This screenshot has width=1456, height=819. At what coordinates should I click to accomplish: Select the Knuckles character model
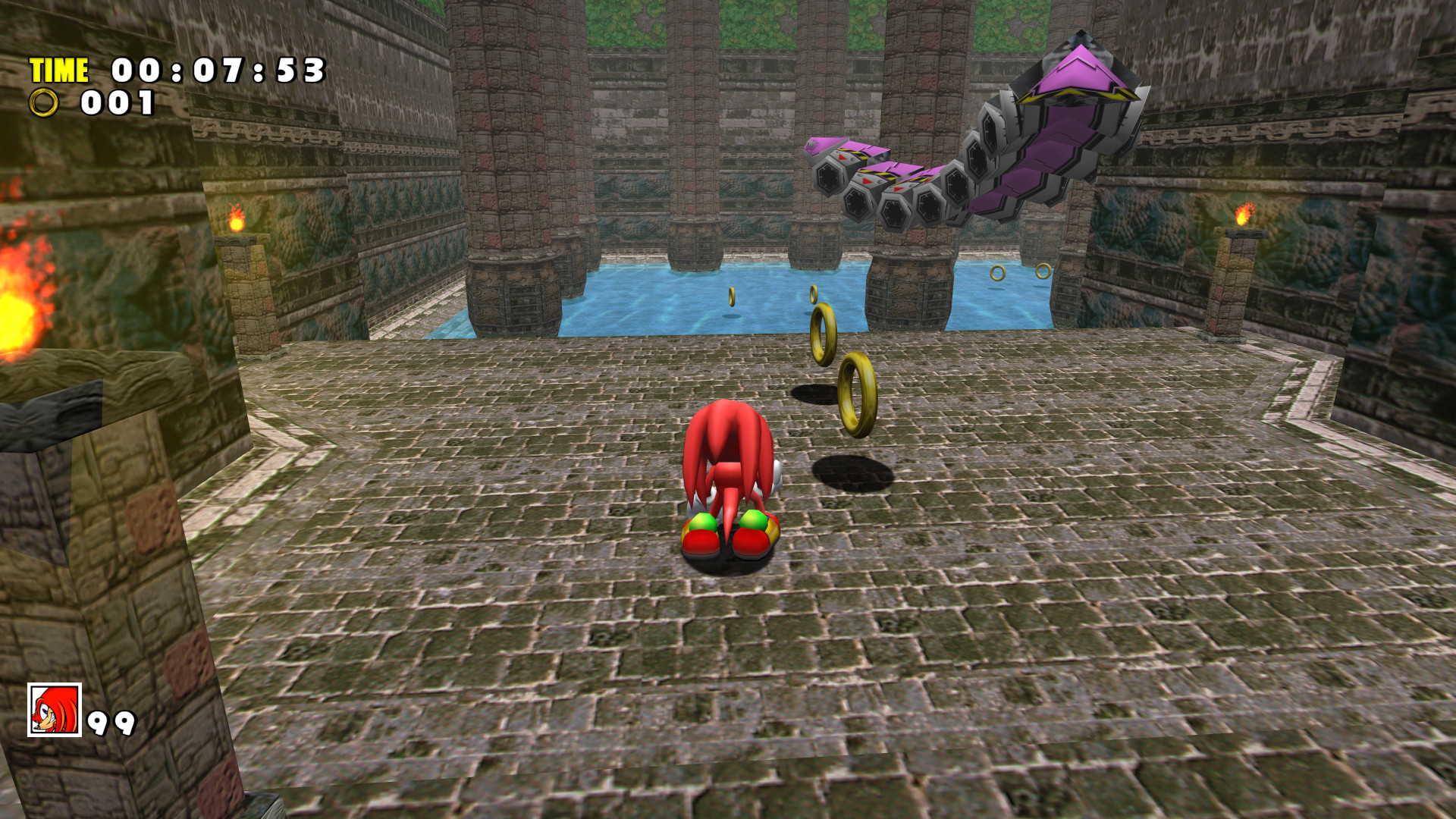(728, 470)
